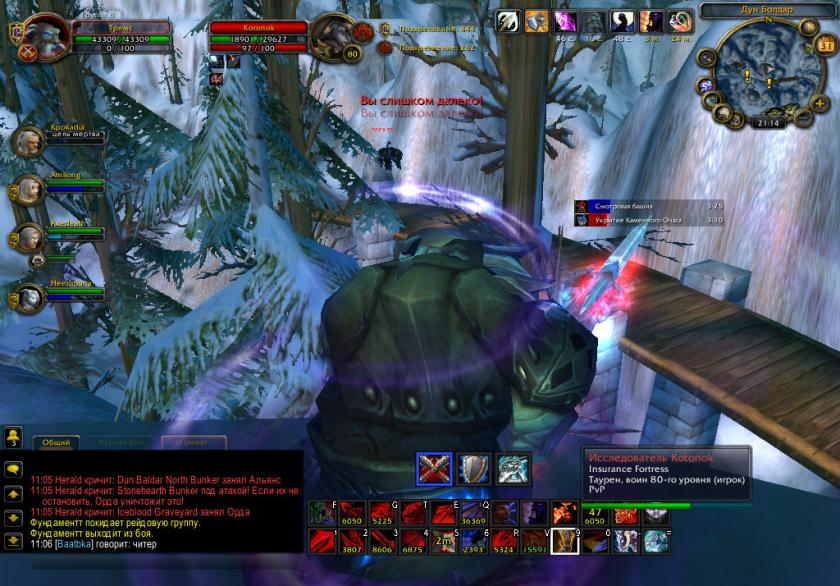The height and width of the screenshot is (586, 840).
Task: Switch to the Общий chat tab
Action: (x=56, y=441)
